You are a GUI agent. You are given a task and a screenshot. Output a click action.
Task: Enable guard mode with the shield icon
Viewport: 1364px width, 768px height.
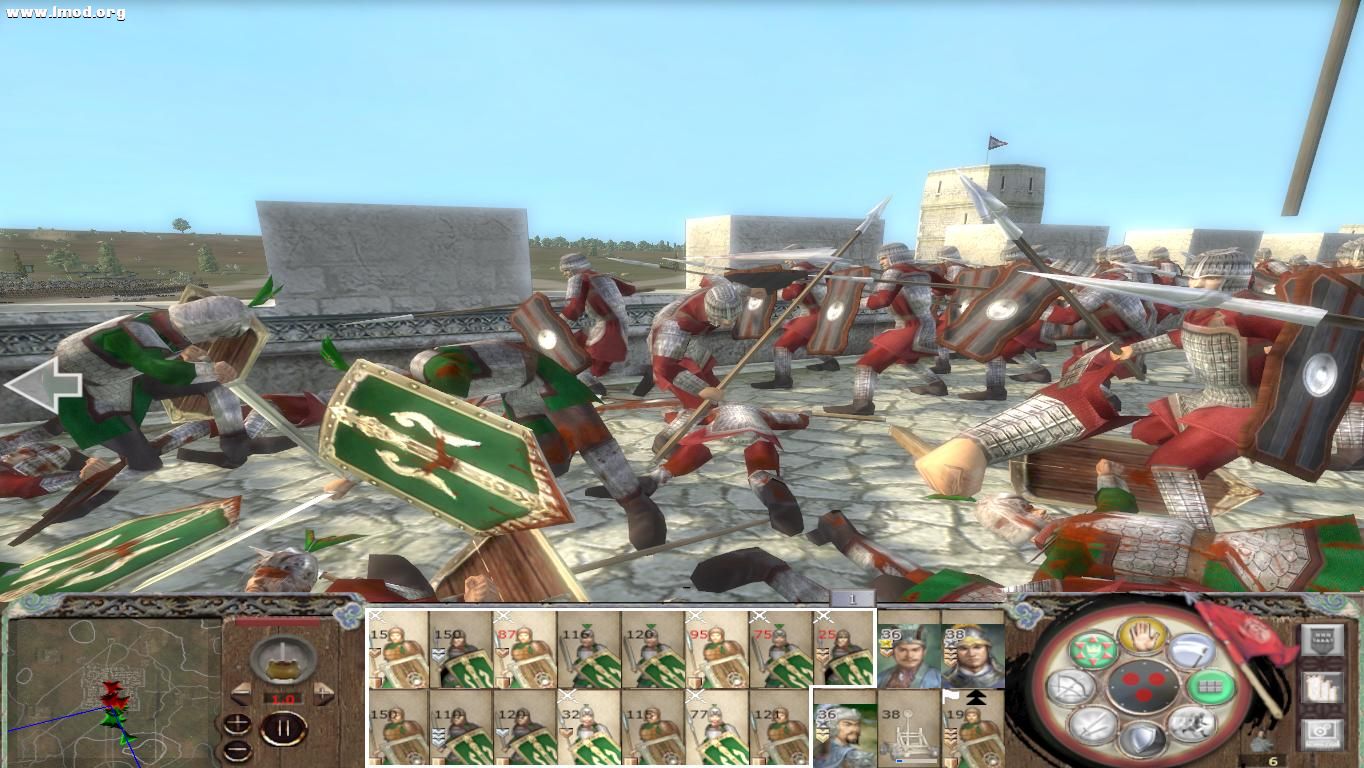point(1144,740)
